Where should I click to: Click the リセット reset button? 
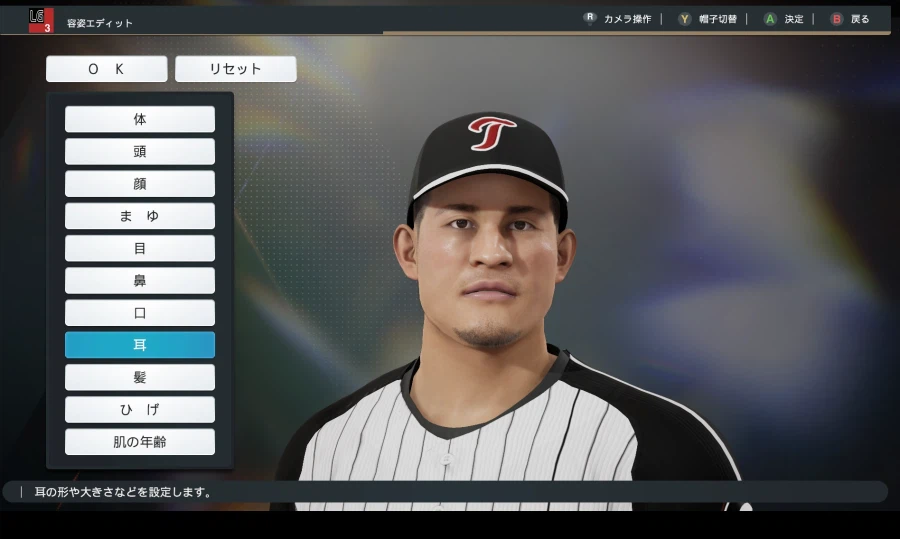235,69
